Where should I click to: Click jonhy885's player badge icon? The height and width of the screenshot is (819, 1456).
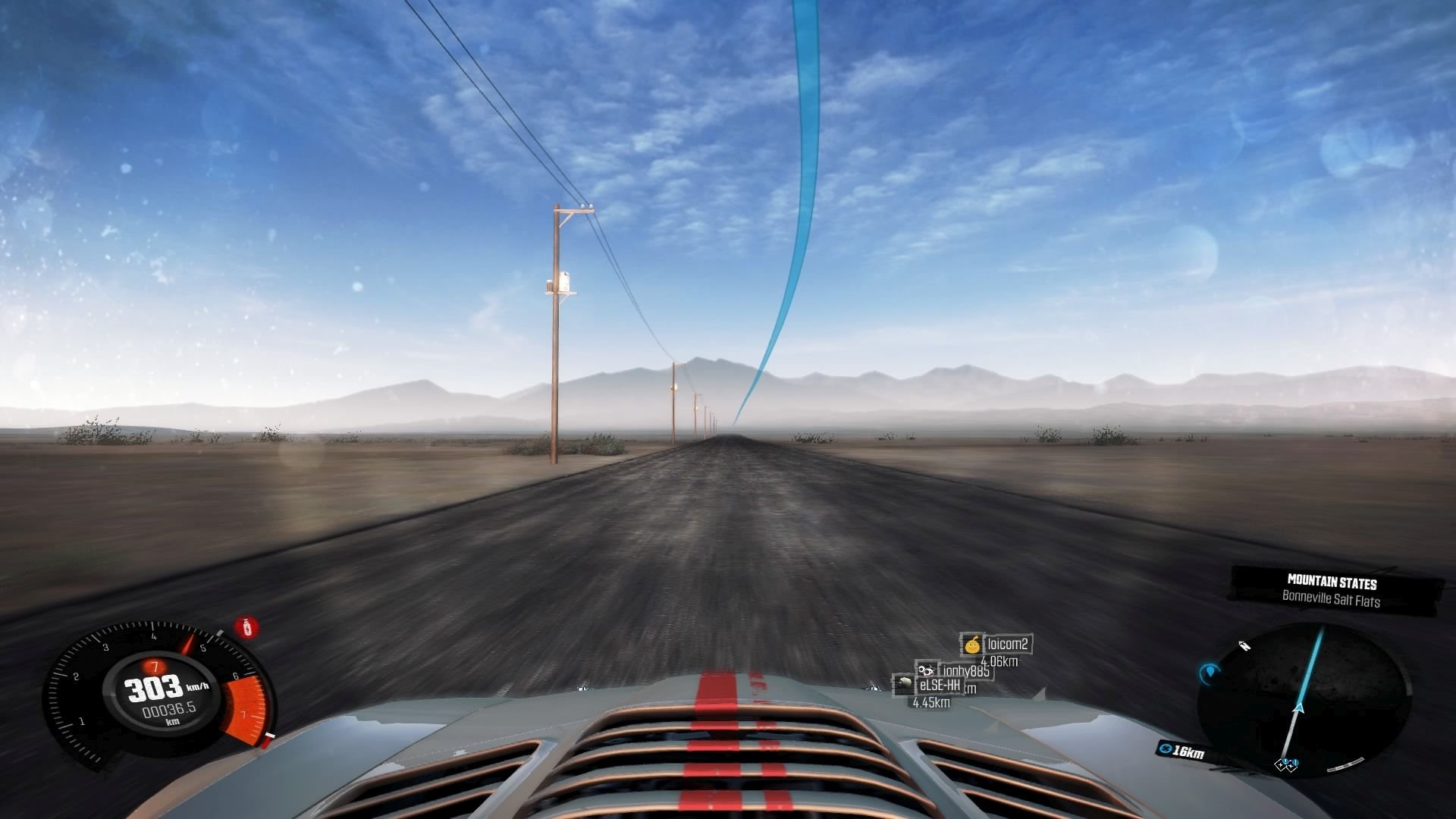pyautogui.click(x=927, y=670)
